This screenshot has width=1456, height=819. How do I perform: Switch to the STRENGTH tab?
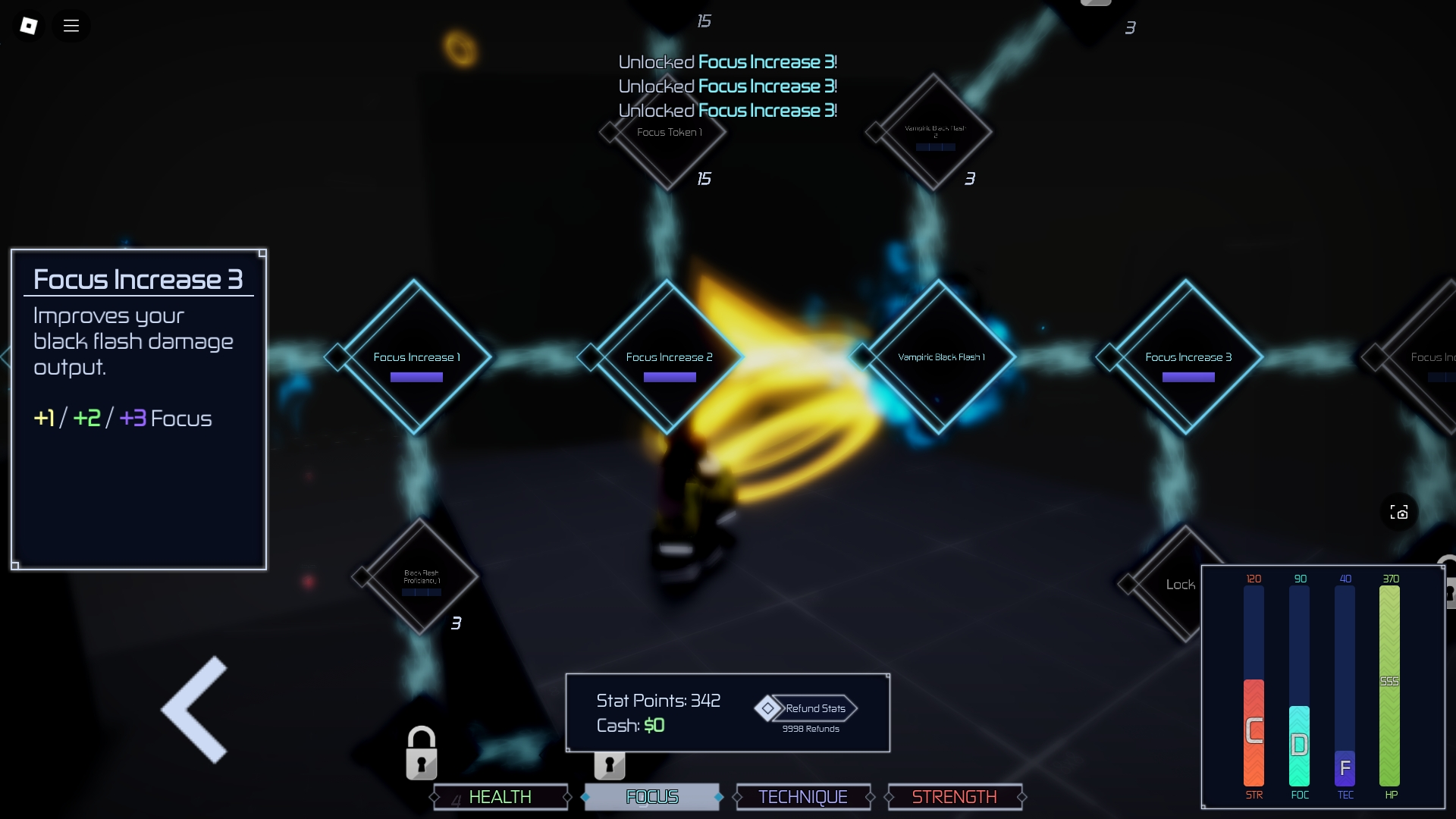(x=954, y=797)
